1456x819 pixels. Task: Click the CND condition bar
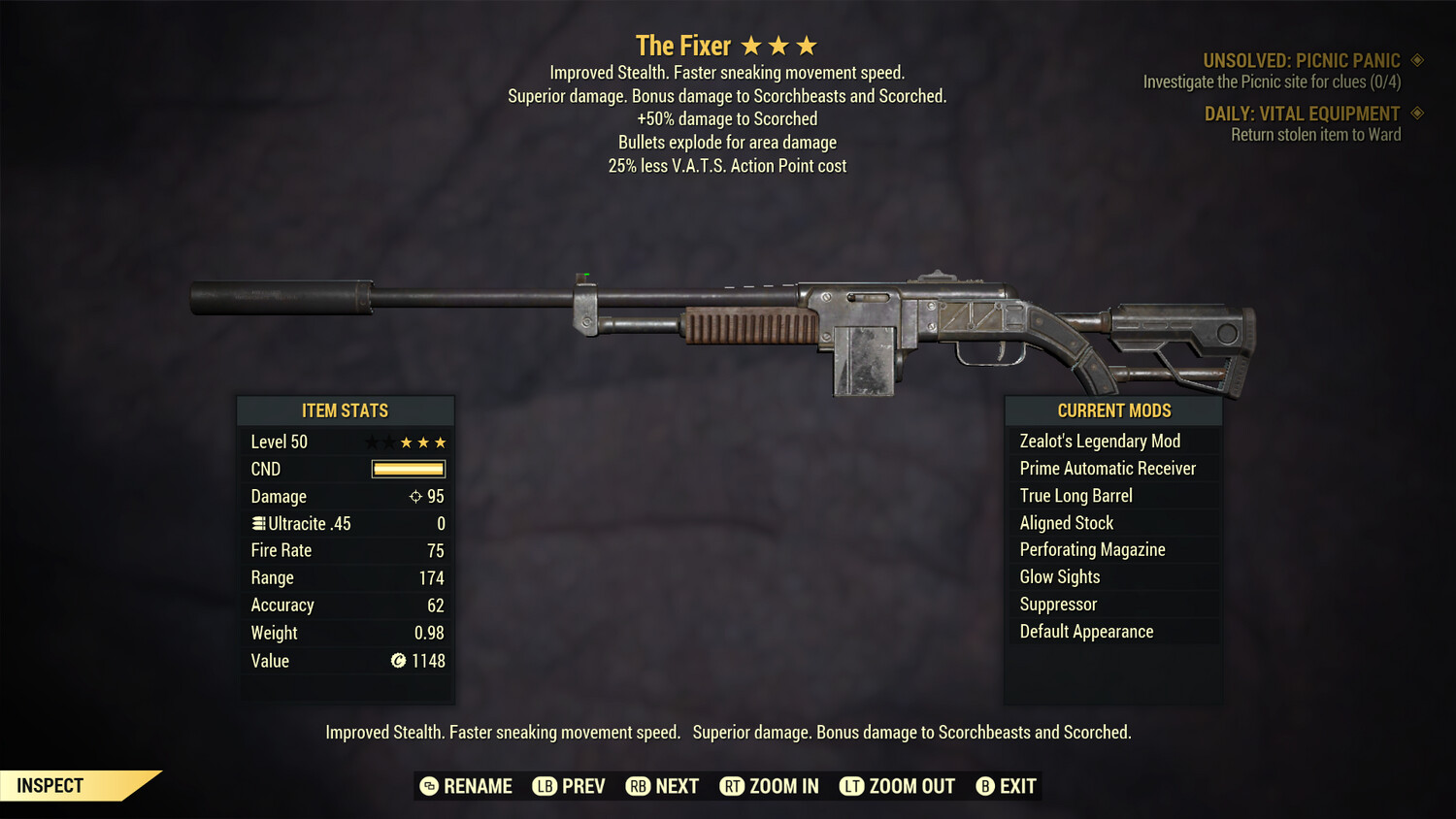click(408, 469)
